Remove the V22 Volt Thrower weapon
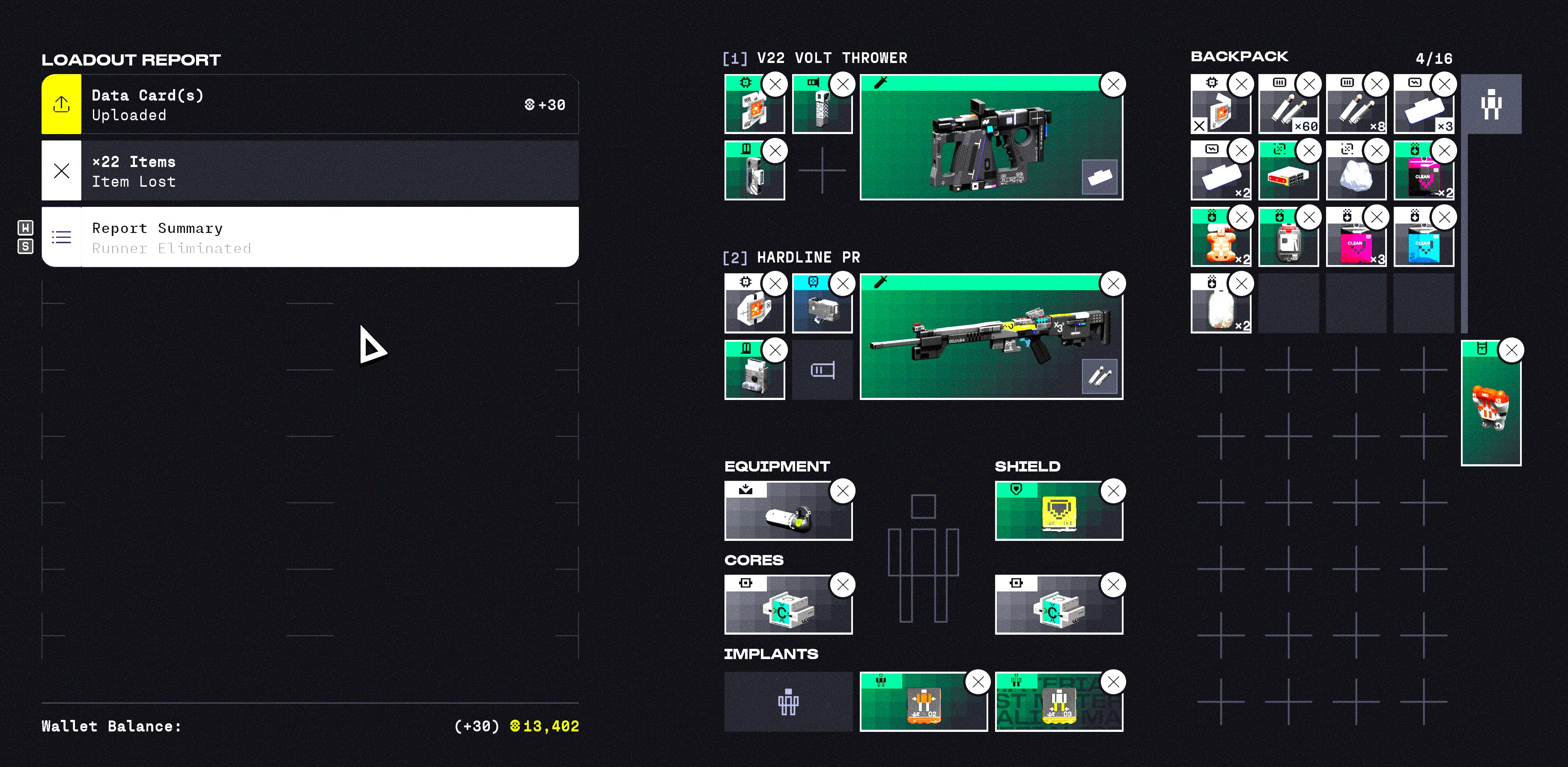This screenshot has height=767, width=1568. coord(1113,85)
